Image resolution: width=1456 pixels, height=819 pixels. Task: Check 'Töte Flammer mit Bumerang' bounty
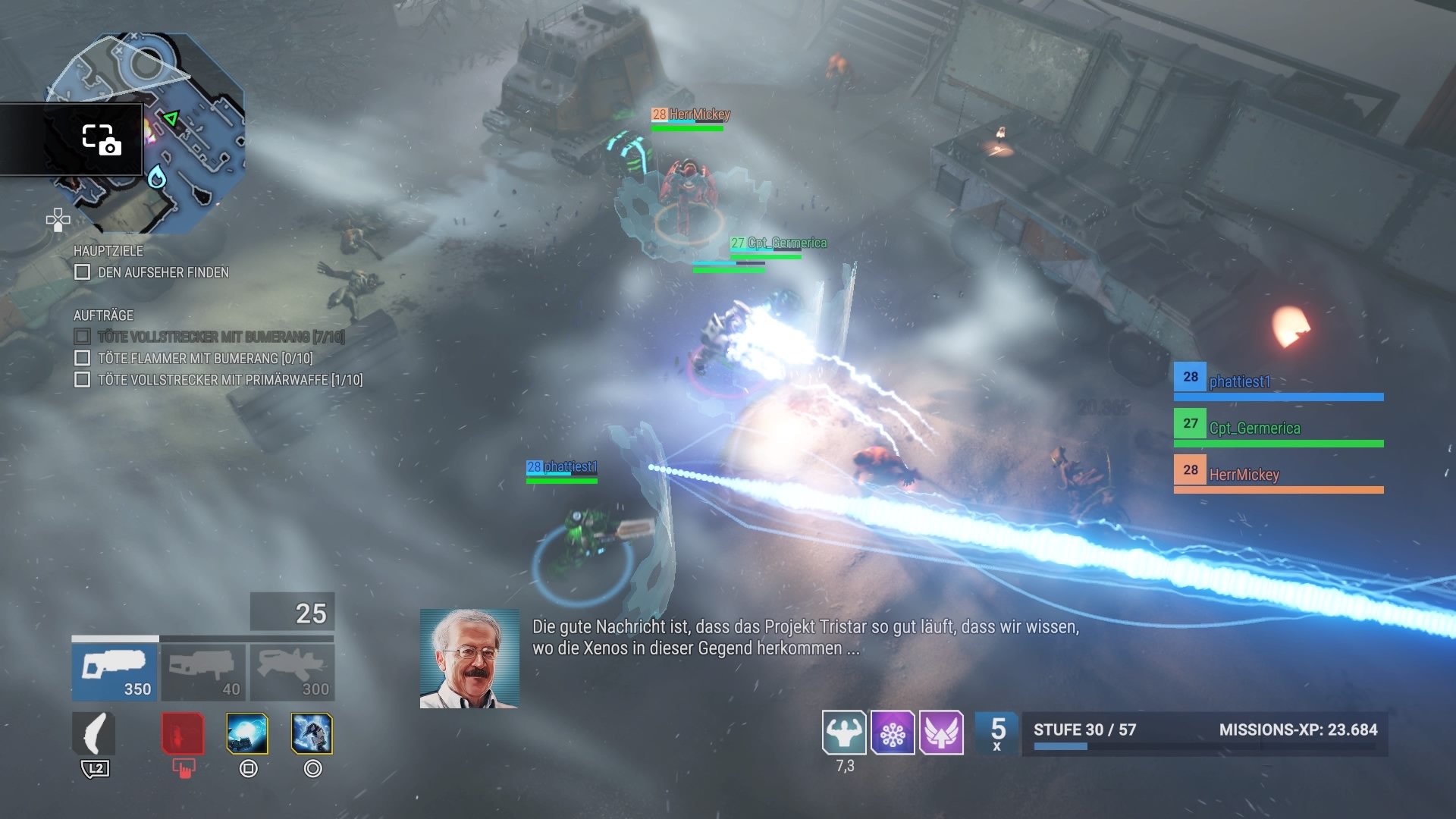pos(83,358)
